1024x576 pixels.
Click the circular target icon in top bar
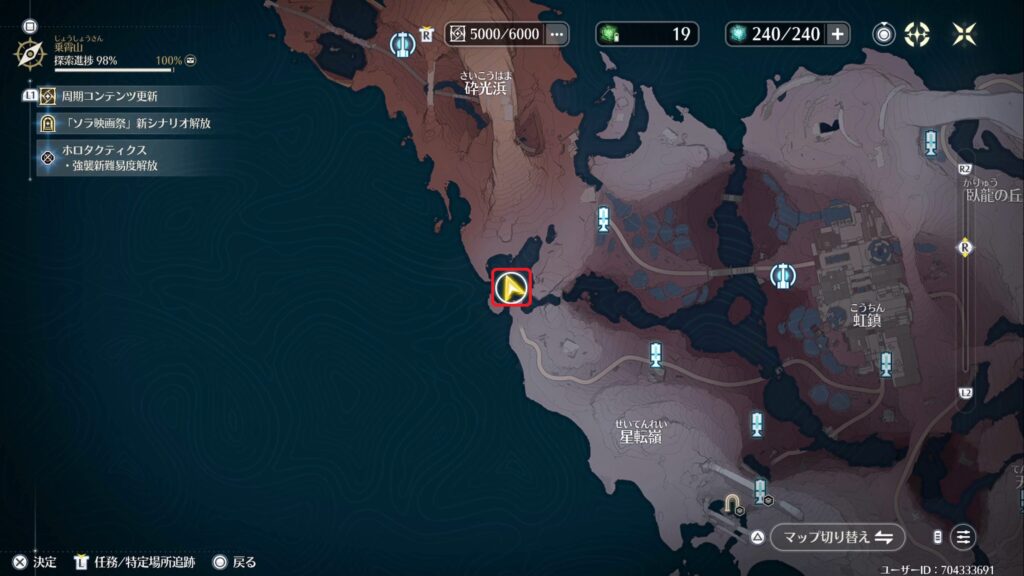[885, 34]
